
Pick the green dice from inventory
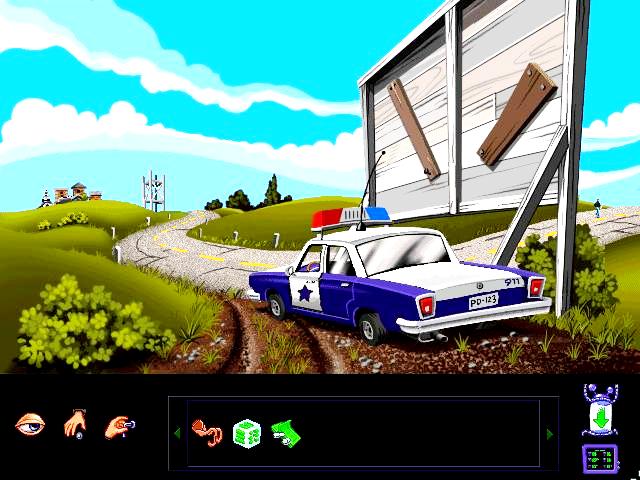[x=246, y=433]
